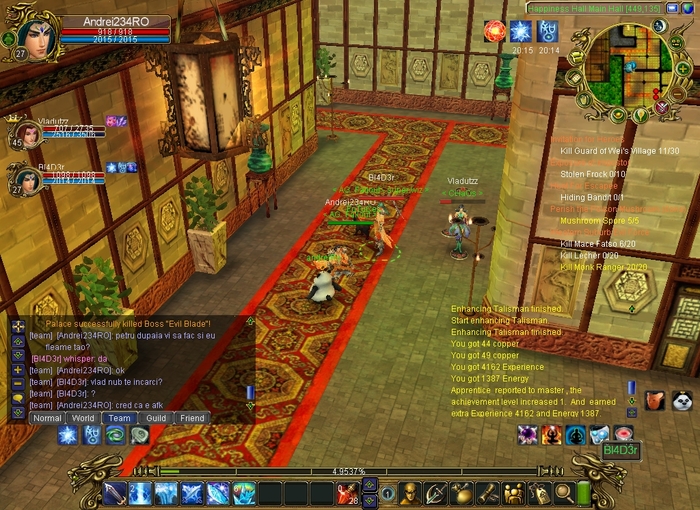Use the sword attack skill in hotbar
The image size is (700, 510).
click(x=115, y=493)
